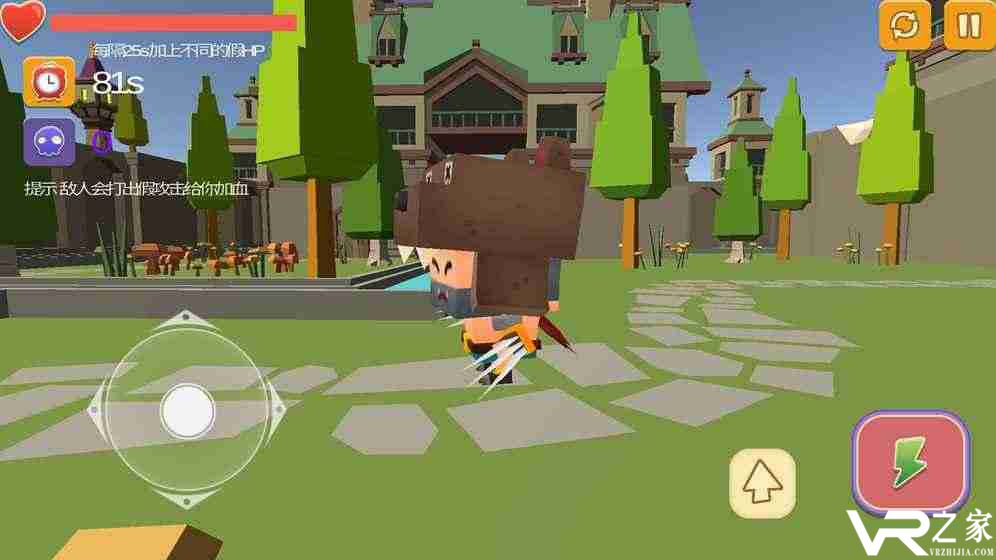Select the purple ghost icon
This screenshot has width=996, height=560.
[49, 142]
